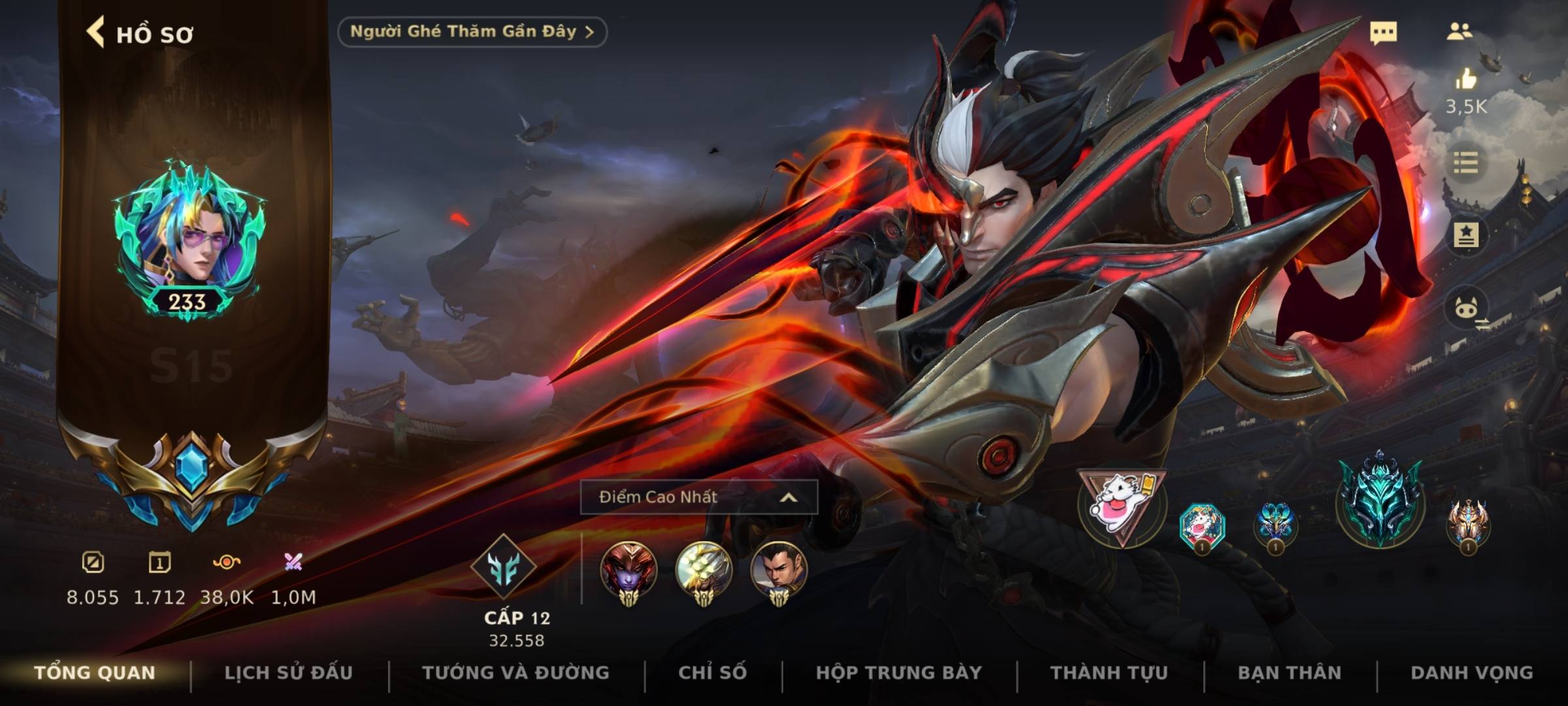
Task: Open the Thành Tựu achievements tab
Action: pos(1109,673)
